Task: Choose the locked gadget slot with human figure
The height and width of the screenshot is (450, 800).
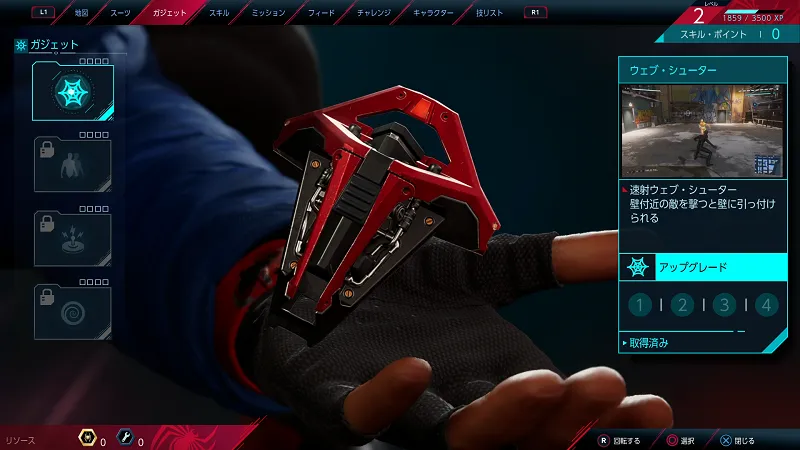Action: (73, 165)
